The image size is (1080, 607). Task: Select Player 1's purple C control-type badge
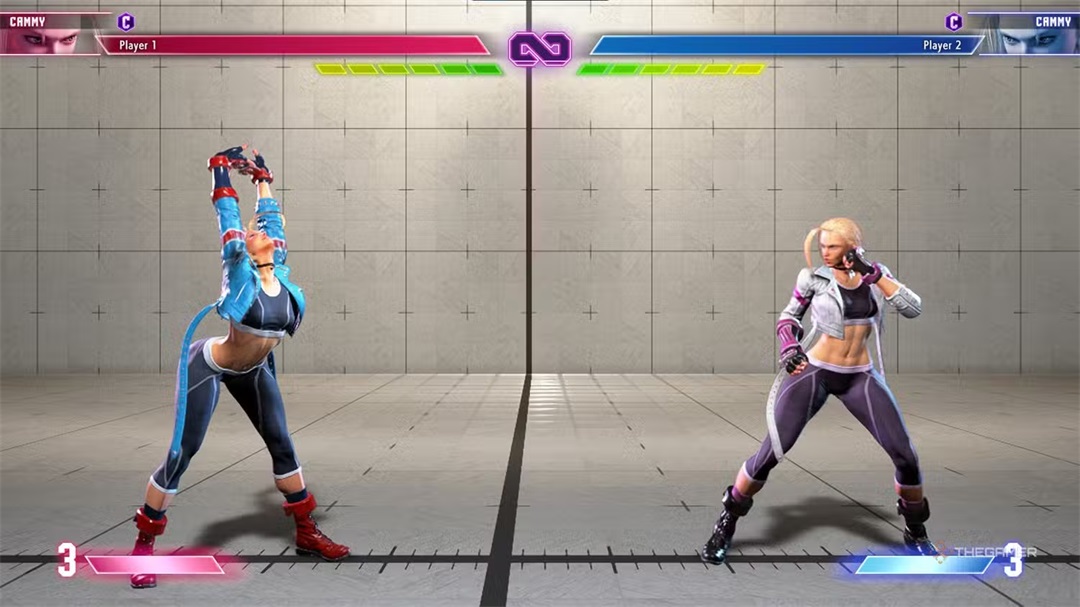[x=126, y=22]
